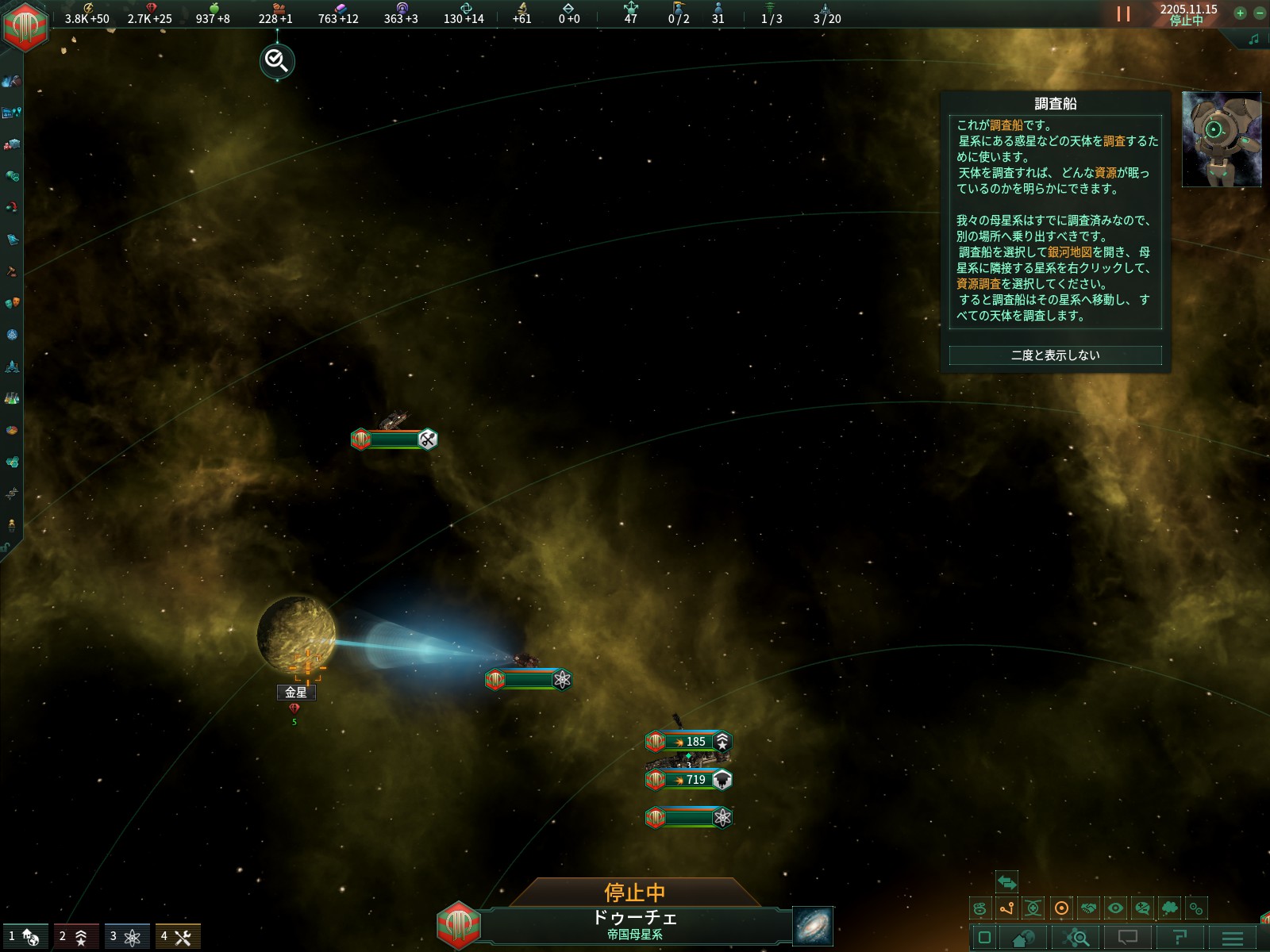Decrease game speed with the minus button

[1259, 13]
